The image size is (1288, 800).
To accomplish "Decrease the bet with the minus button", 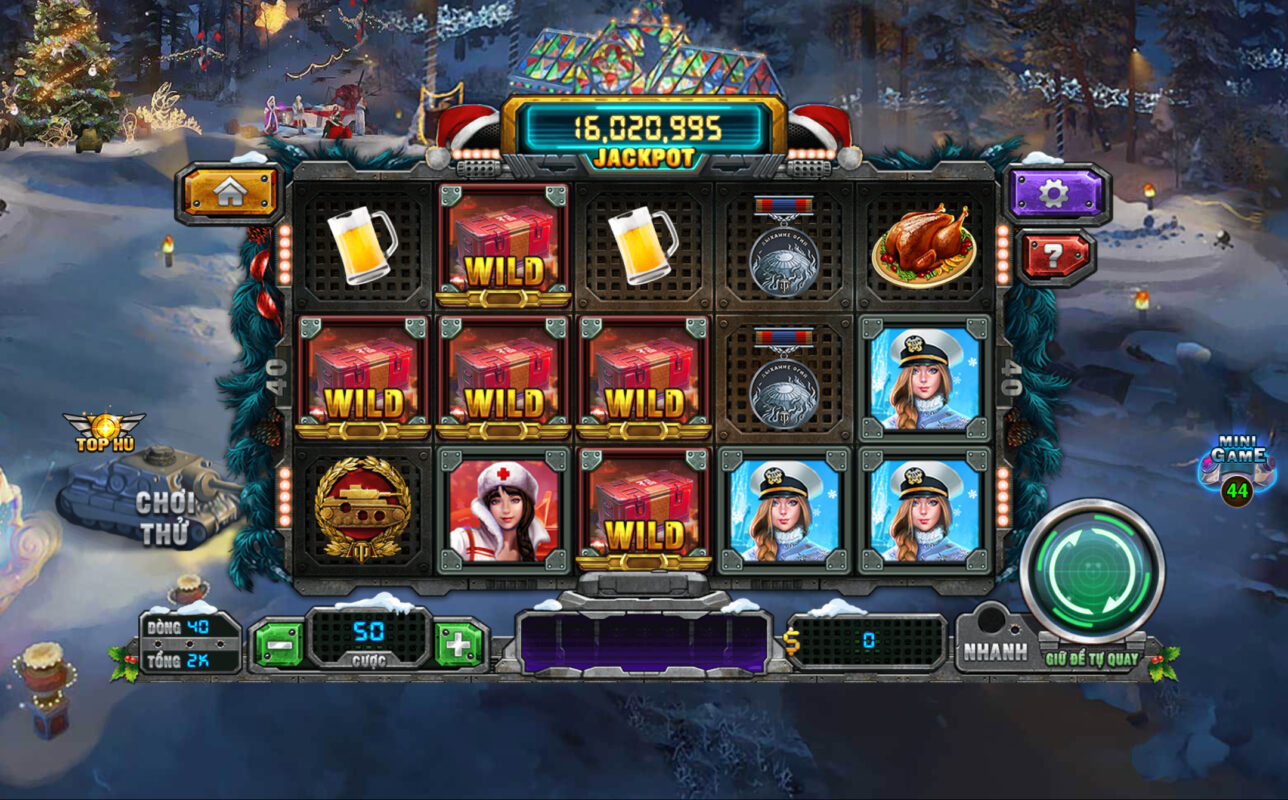I will click(x=279, y=644).
